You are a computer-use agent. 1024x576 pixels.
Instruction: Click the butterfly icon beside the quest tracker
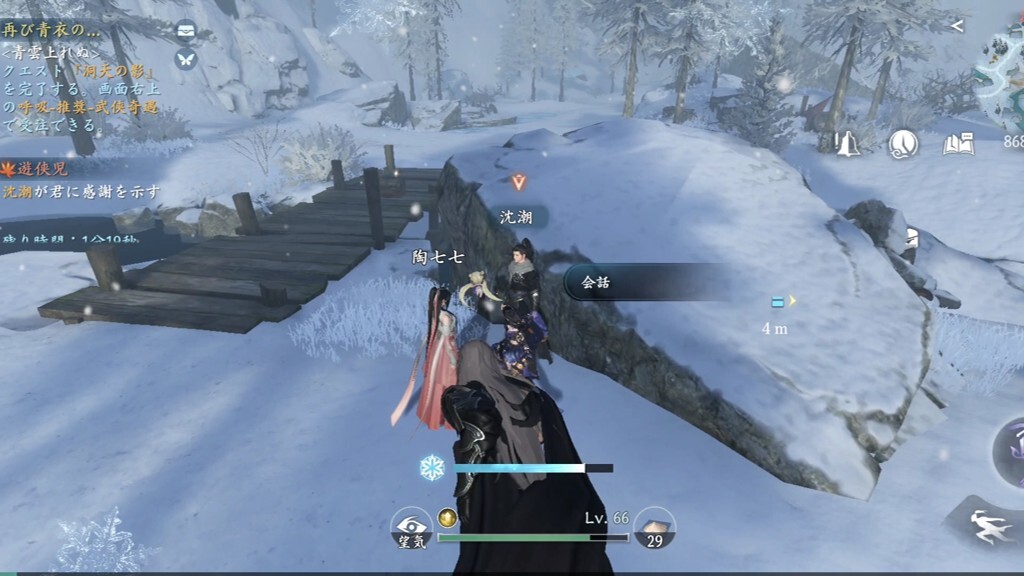click(x=186, y=58)
